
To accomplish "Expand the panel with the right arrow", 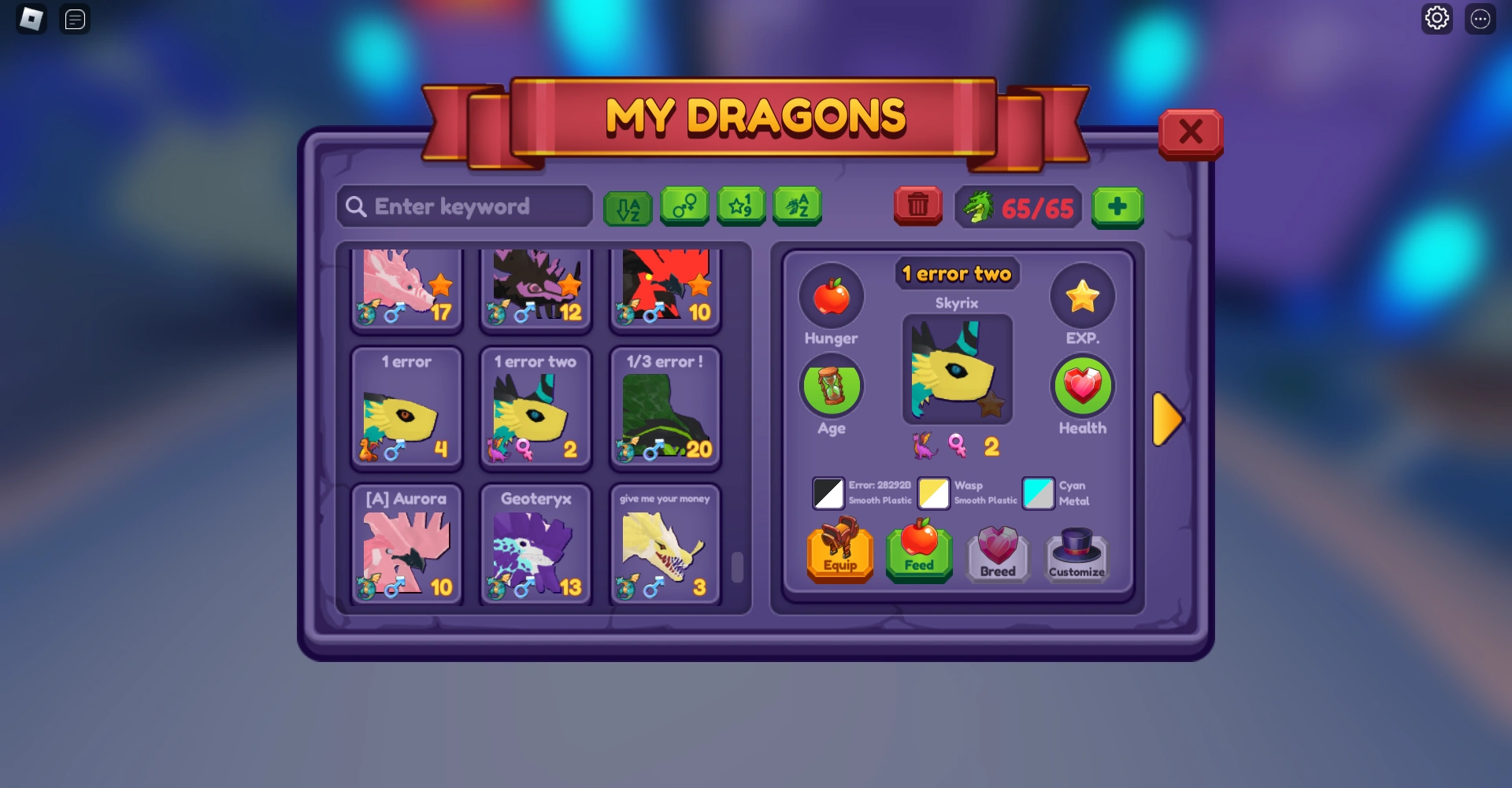I will tap(1168, 419).
